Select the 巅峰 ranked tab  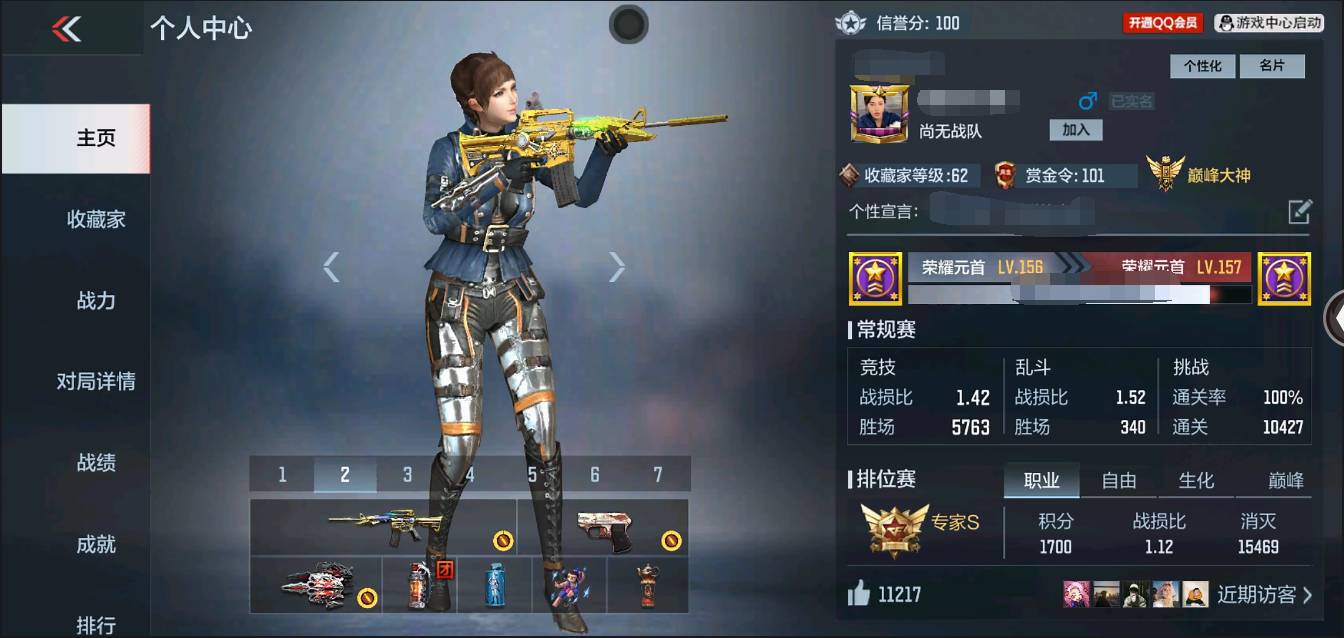tap(1285, 481)
